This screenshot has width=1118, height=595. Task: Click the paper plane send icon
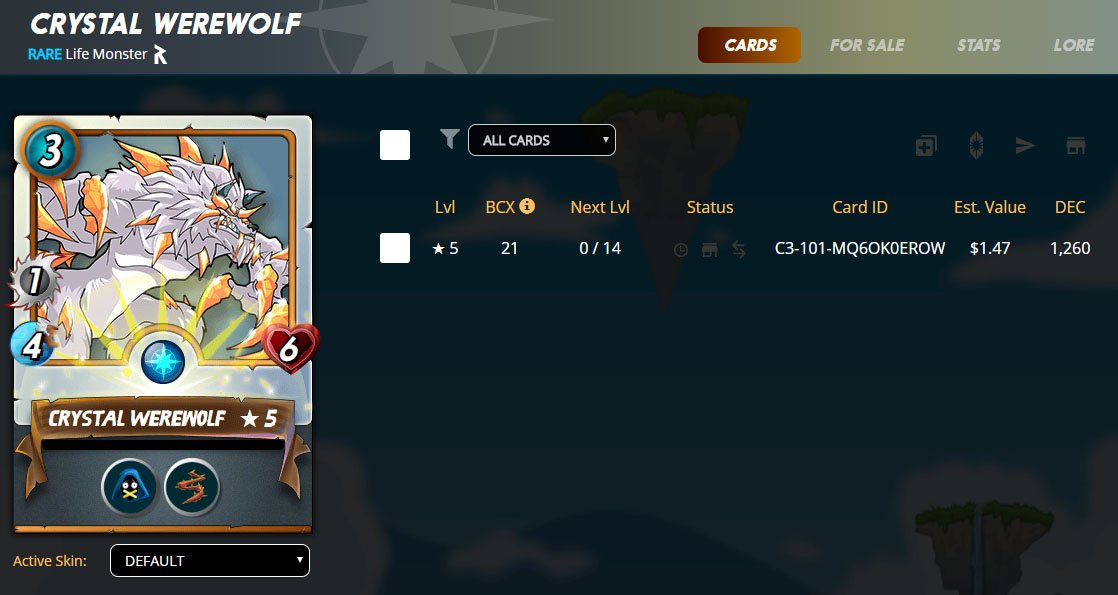1025,146
